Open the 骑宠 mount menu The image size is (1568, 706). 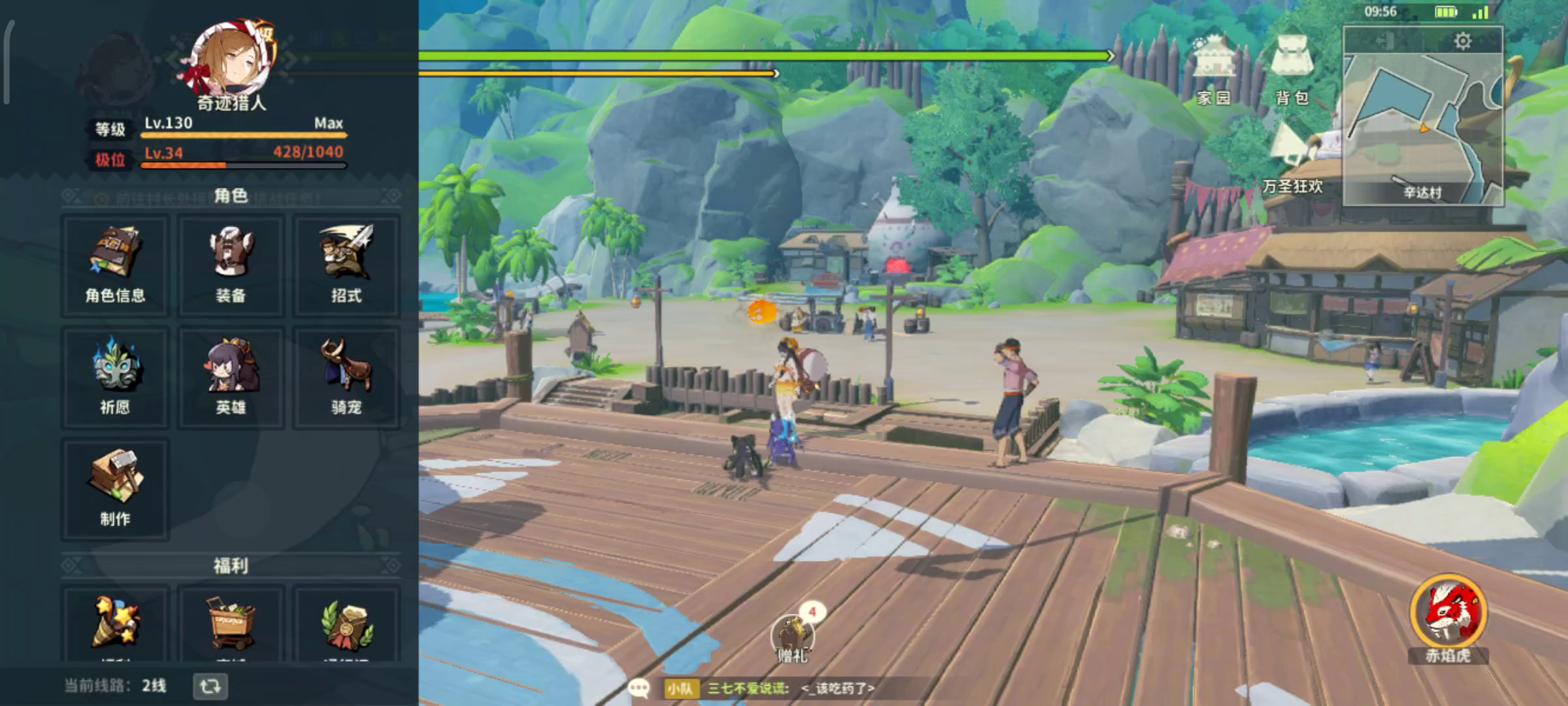click(x=346, y=378)
